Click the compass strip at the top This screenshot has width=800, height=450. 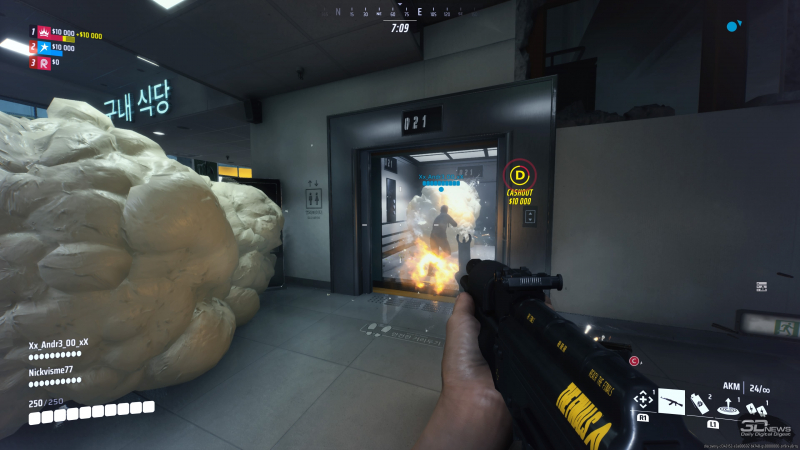(400, 12)
